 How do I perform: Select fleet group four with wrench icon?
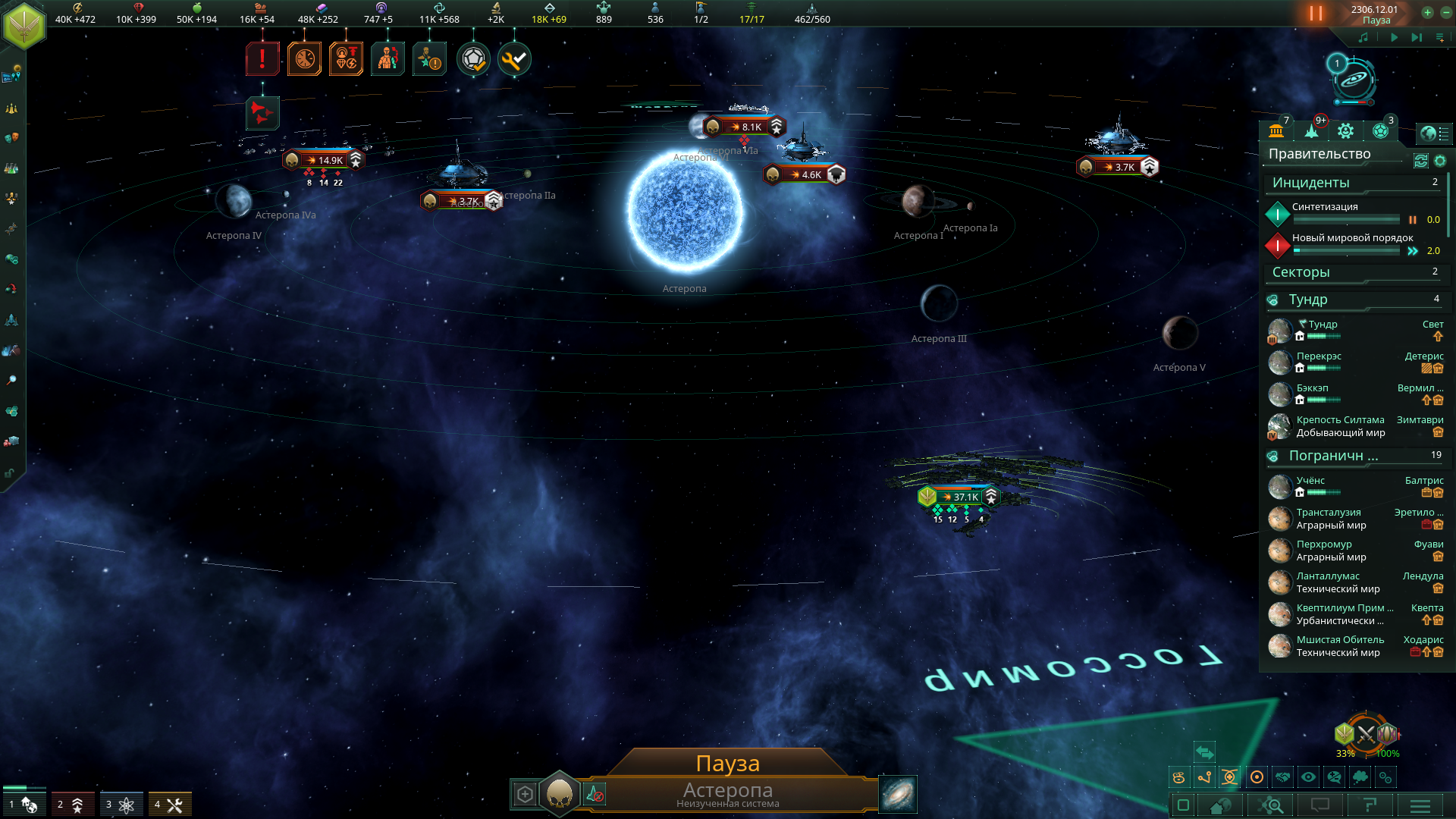[169, 805]
